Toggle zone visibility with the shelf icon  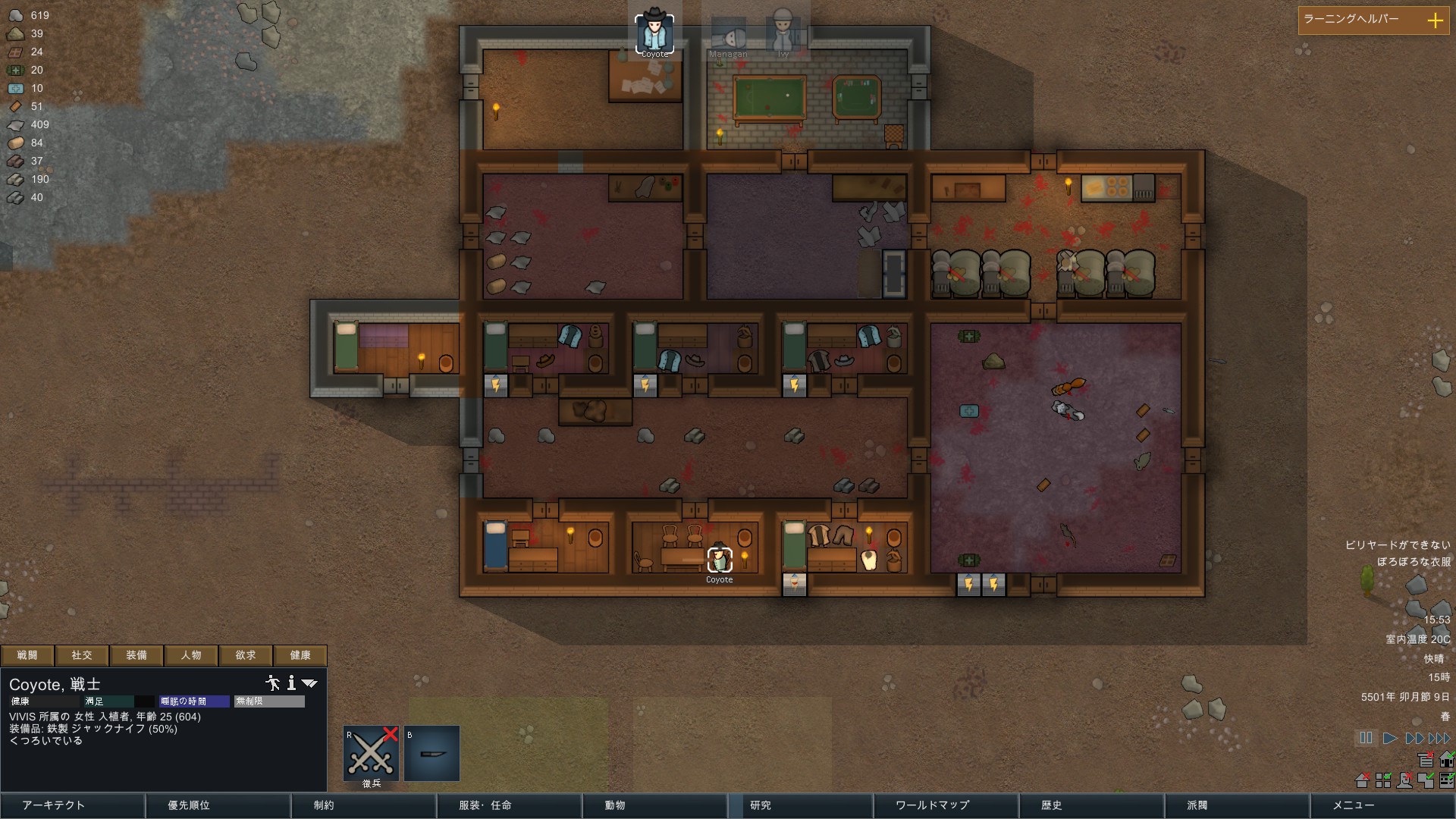1426,760
